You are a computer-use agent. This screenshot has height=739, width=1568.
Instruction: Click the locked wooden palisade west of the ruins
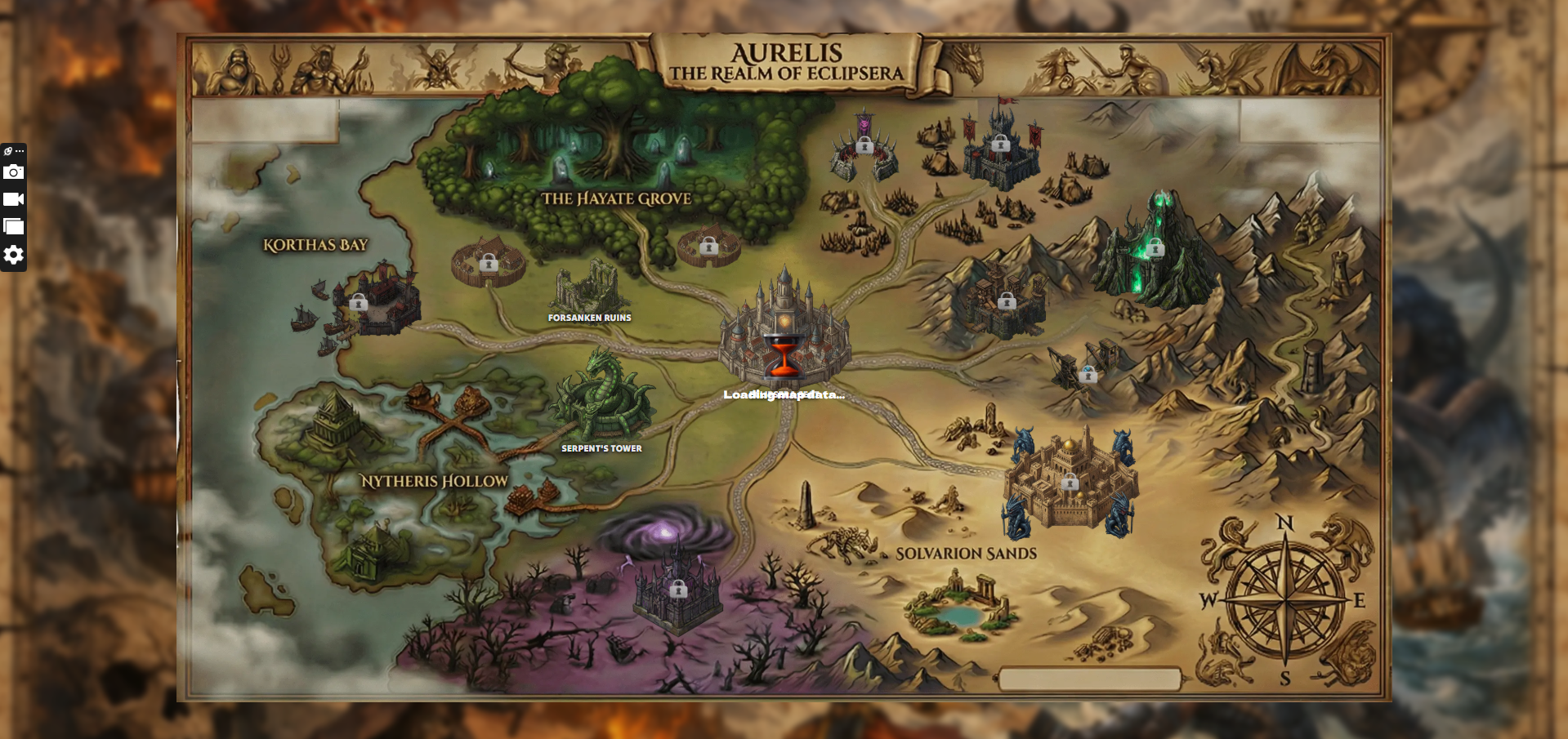[x=489, y=263]
